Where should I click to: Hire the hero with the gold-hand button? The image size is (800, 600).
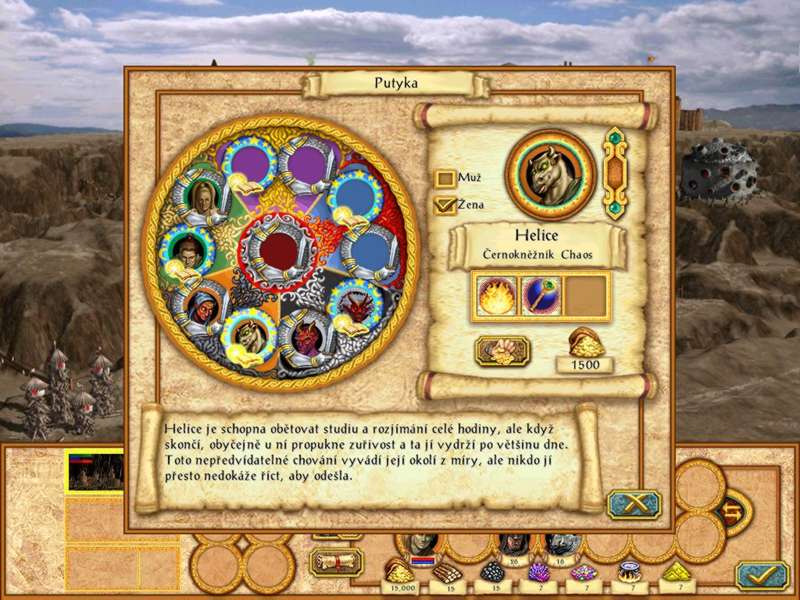pyautogui.click(x=502, y=350)
